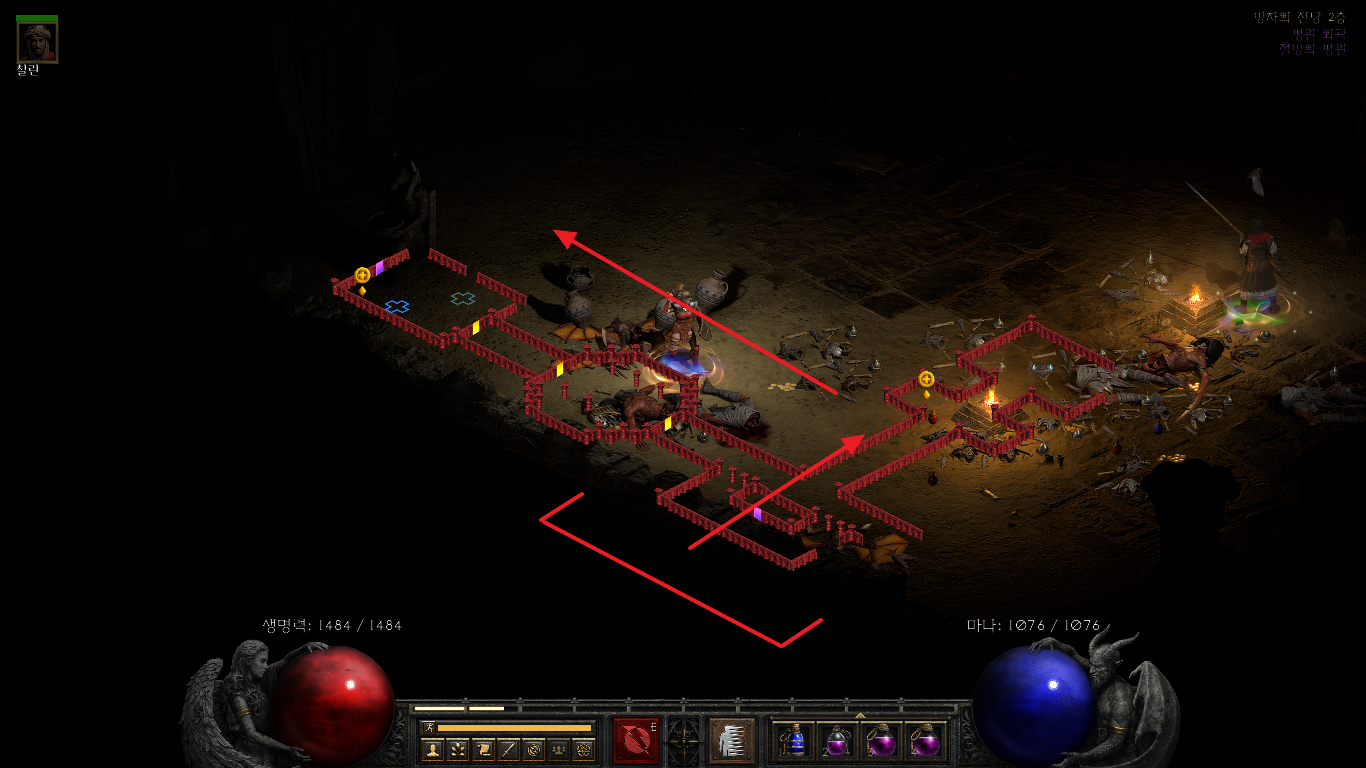This screenshot has height=768, width=1366.
Task: Open the party button with two figures
Action: pyautogui.click(x=558, y=749)
